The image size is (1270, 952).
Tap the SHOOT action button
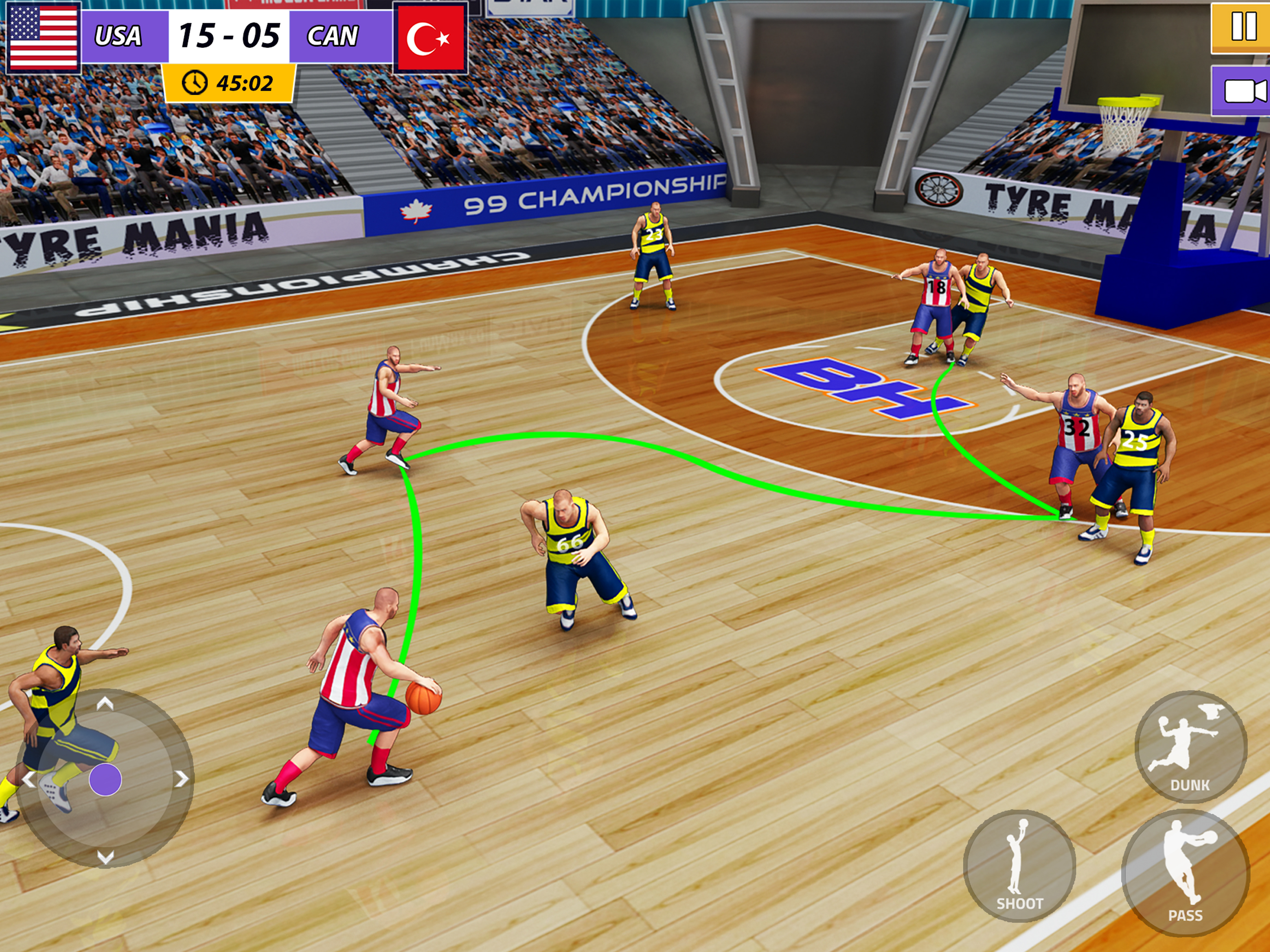coord(1019,866)
